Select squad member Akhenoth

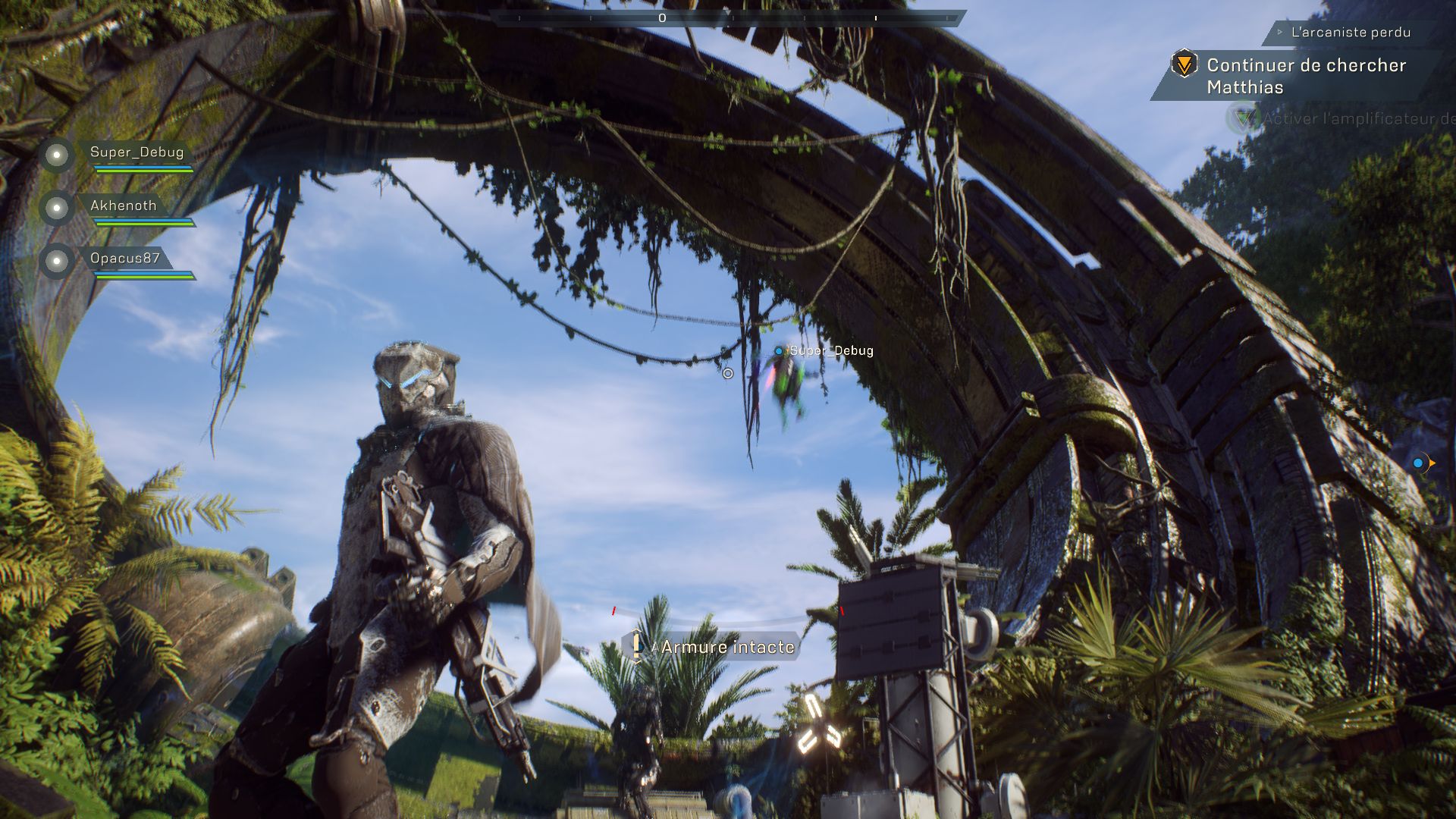(123, 206)
